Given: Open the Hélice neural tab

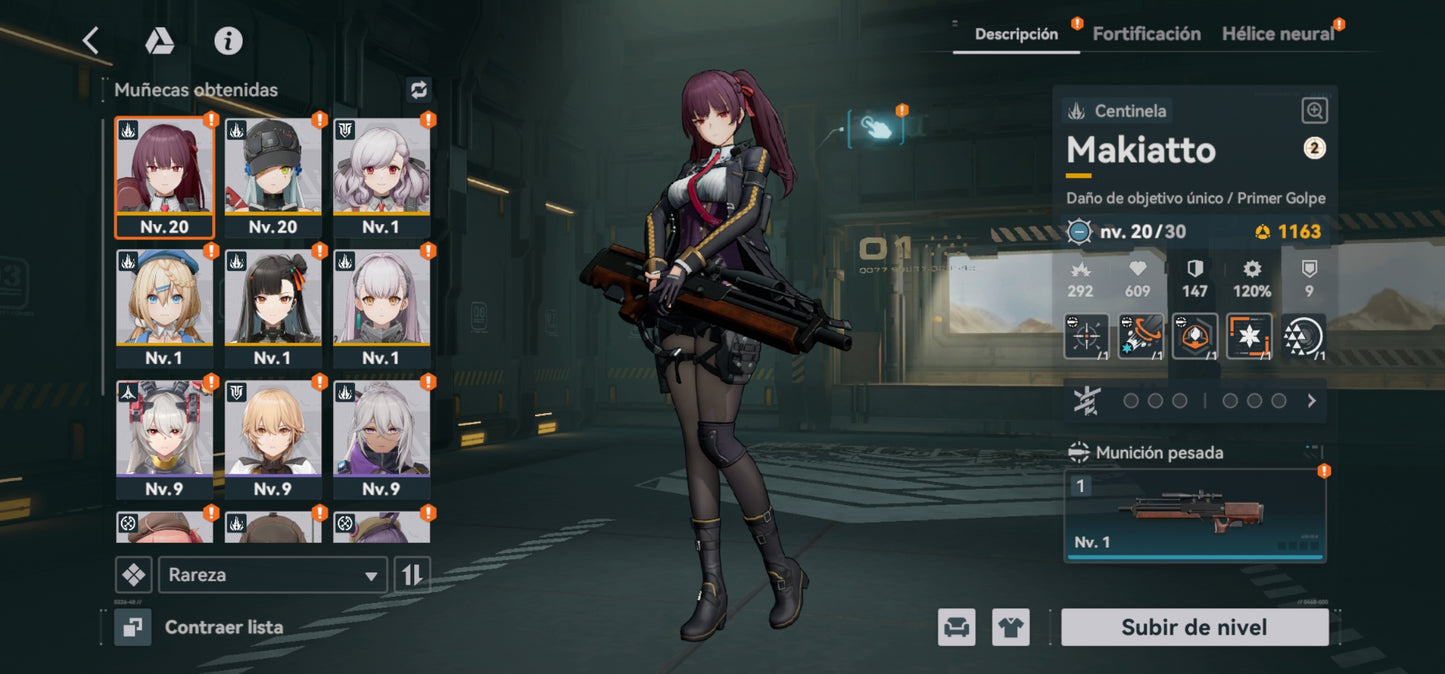Looking at the screenshot, I should click(x=1278, y=34).
